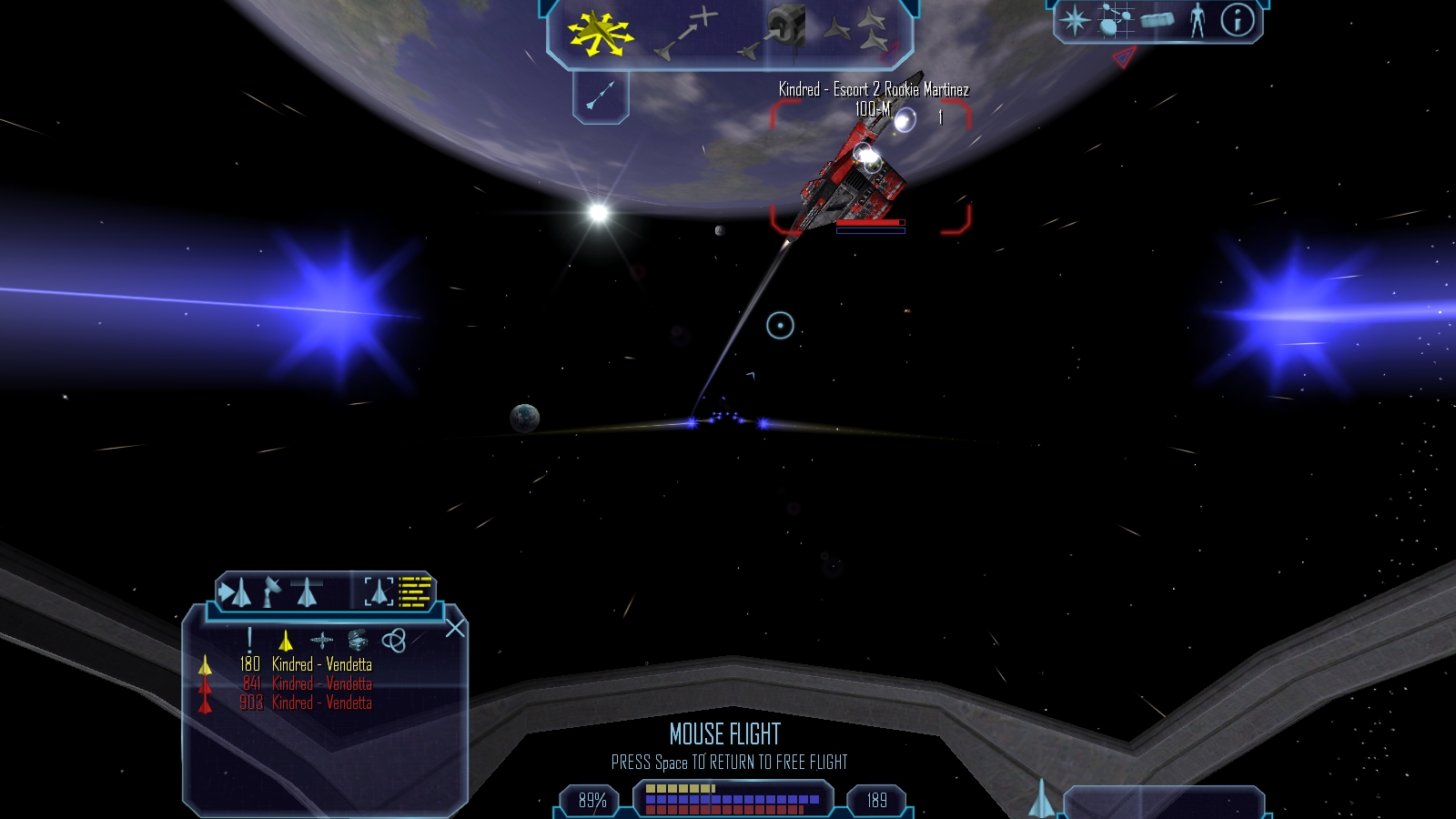Click the small arrow icon below maneuvers
The width and height of the screenshot is (1456, 819).
[x=601, y=96]
